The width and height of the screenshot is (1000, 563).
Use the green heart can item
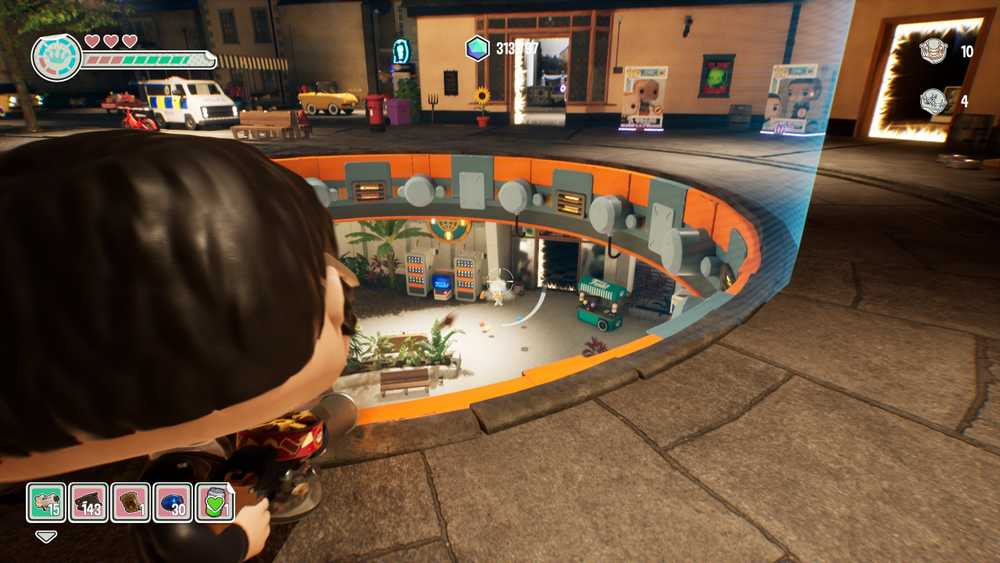(214, 502)
